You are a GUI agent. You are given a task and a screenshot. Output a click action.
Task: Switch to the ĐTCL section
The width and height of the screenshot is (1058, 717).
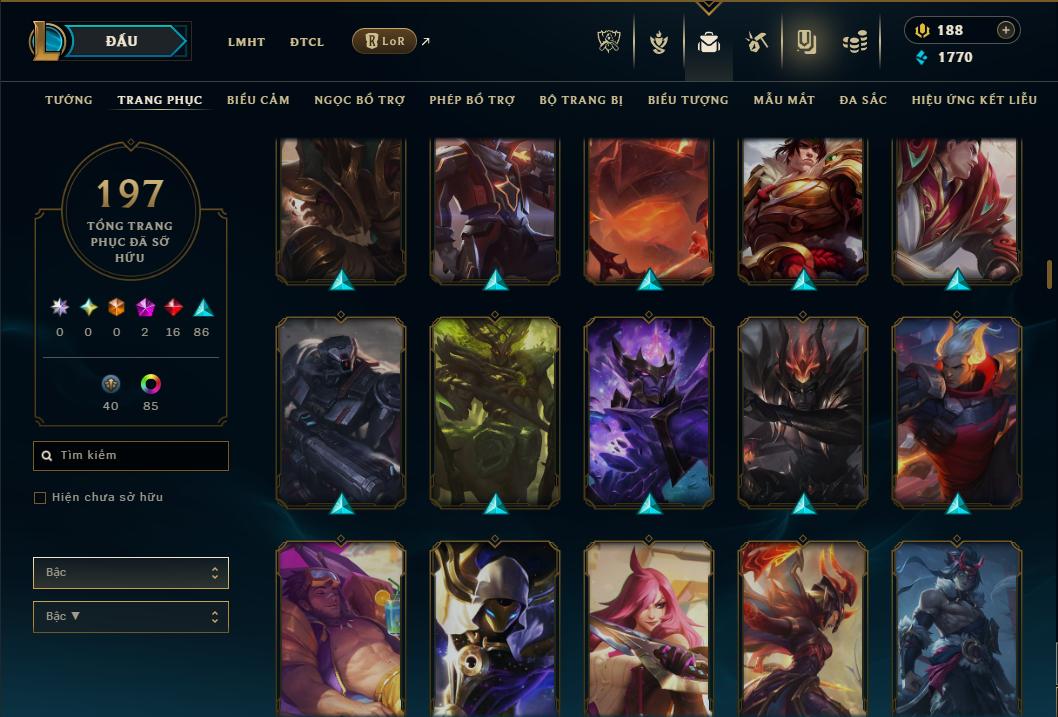coord(307,42)
